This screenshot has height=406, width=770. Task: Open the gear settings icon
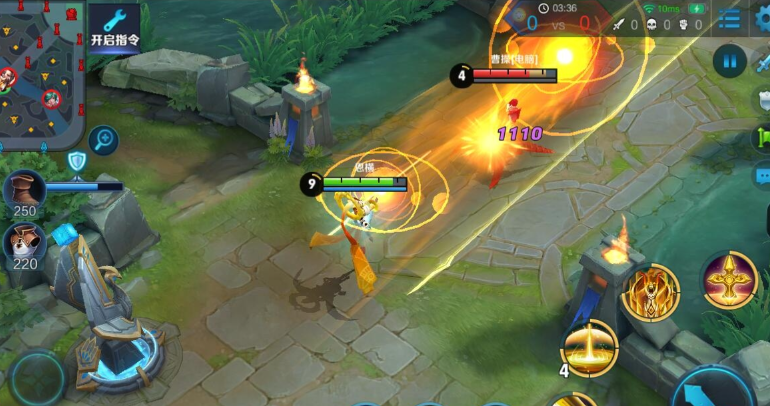click(763, 19)
